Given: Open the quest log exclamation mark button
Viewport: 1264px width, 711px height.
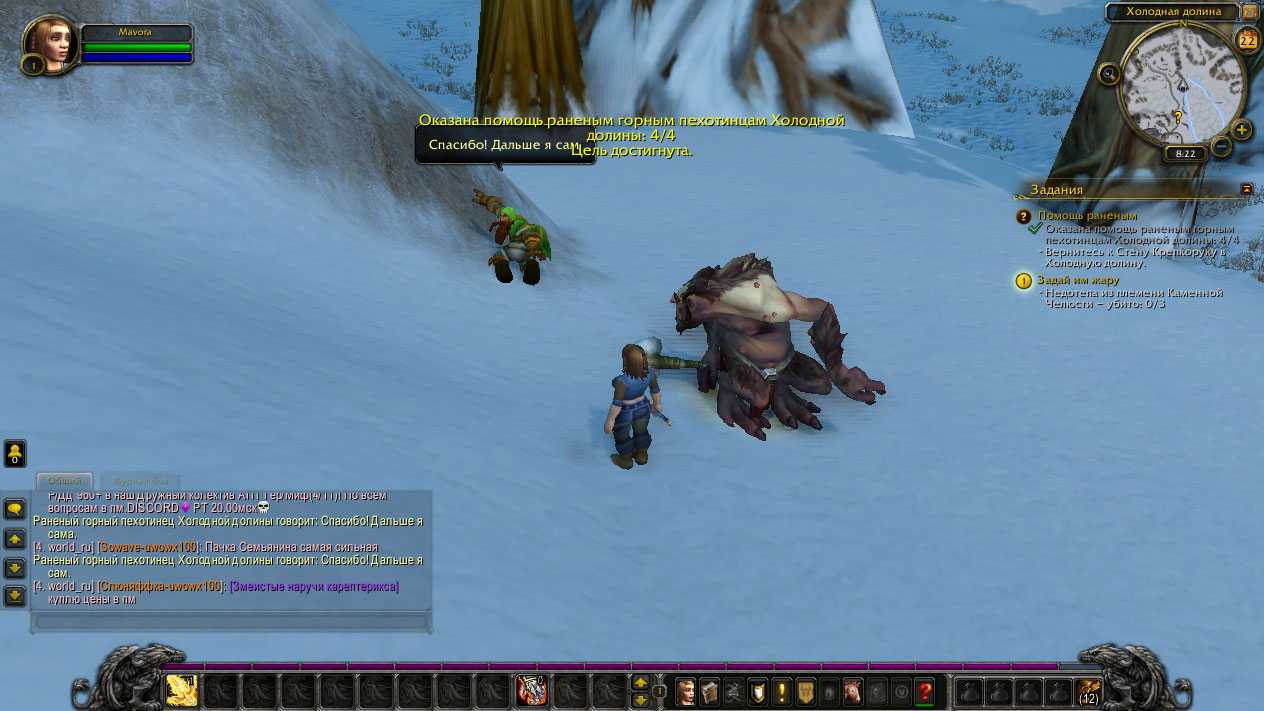Looking at the screenshot, I should [780, 691].
